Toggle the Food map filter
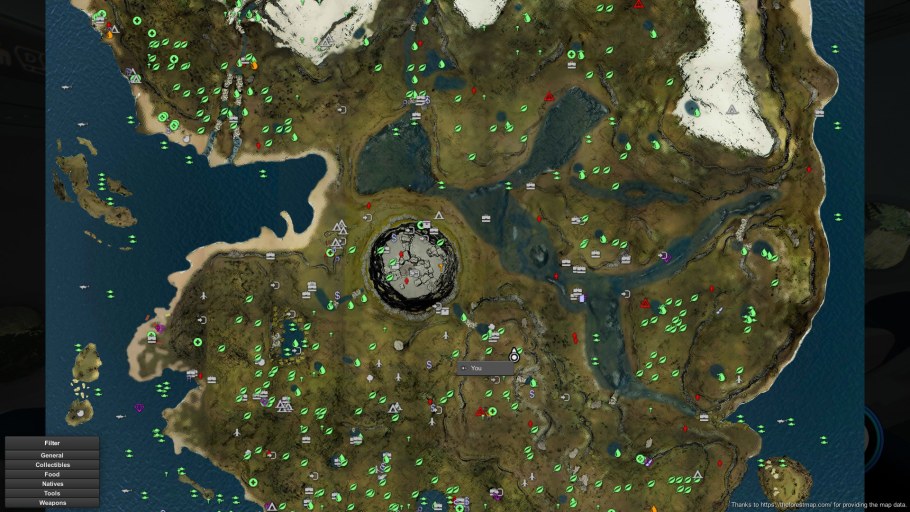 point(52,474)
